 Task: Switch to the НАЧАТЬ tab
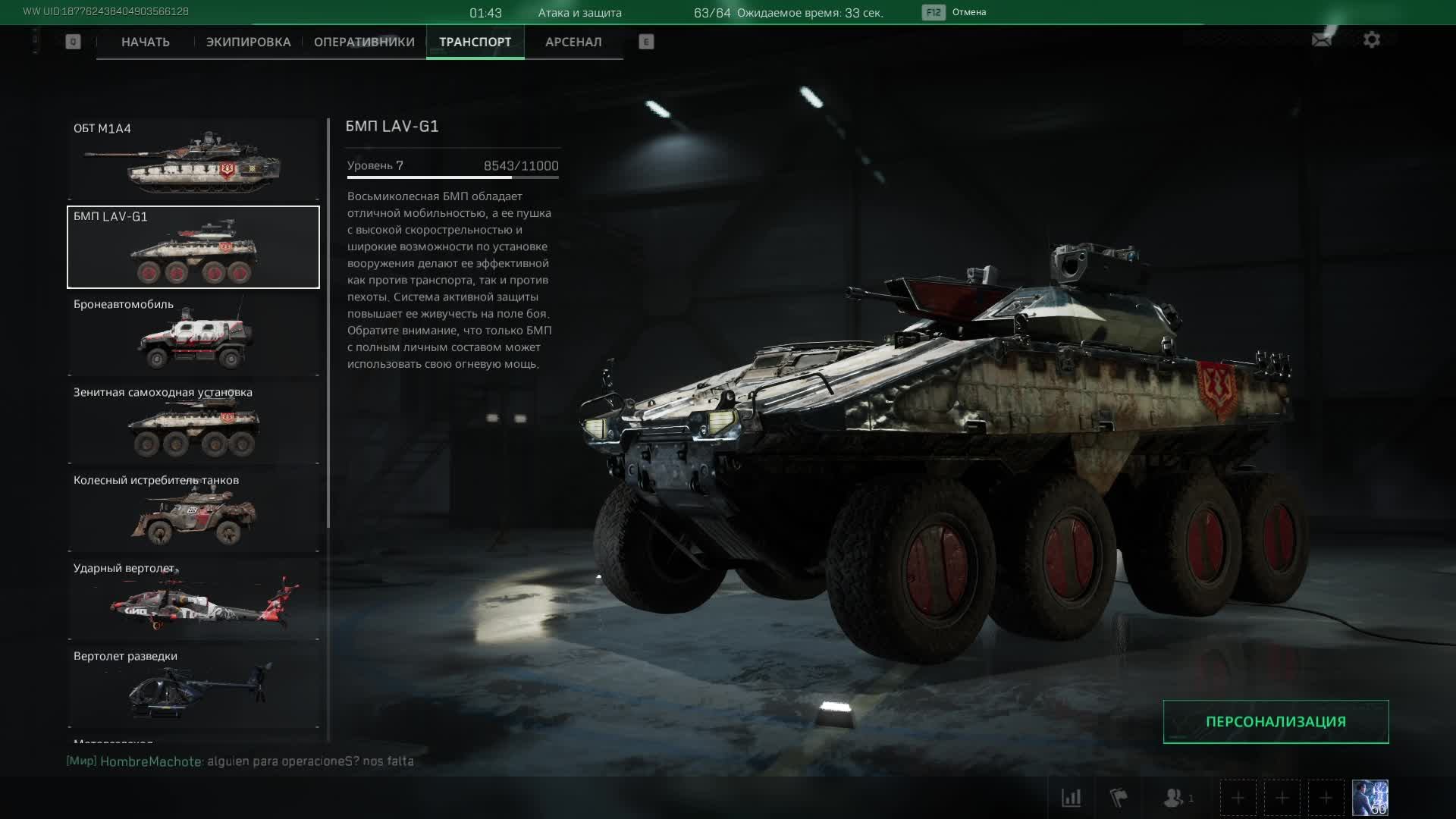click(x=145, y=42)
